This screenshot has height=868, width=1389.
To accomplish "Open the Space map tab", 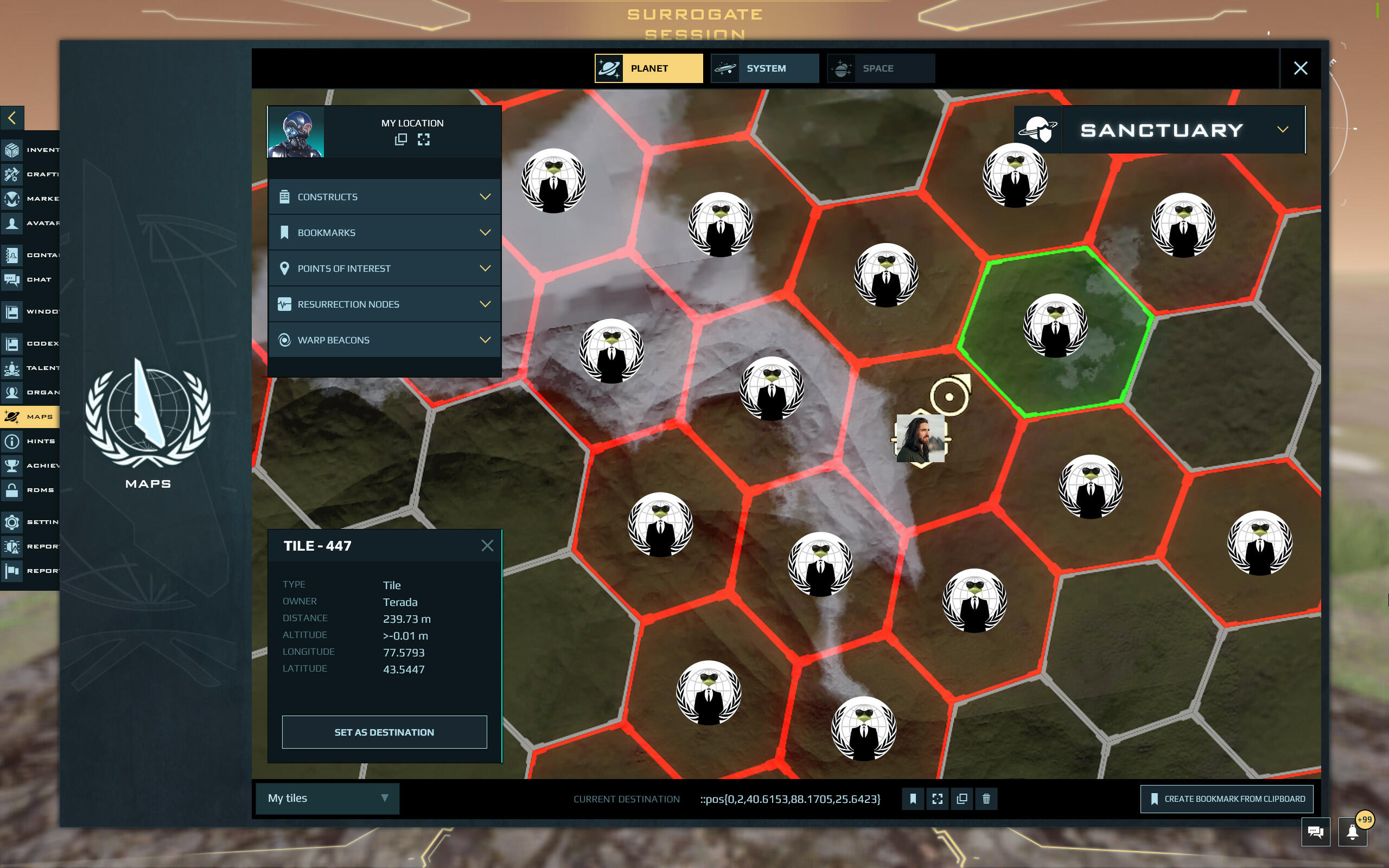I will pyautogui.click(x=881, y=68).
